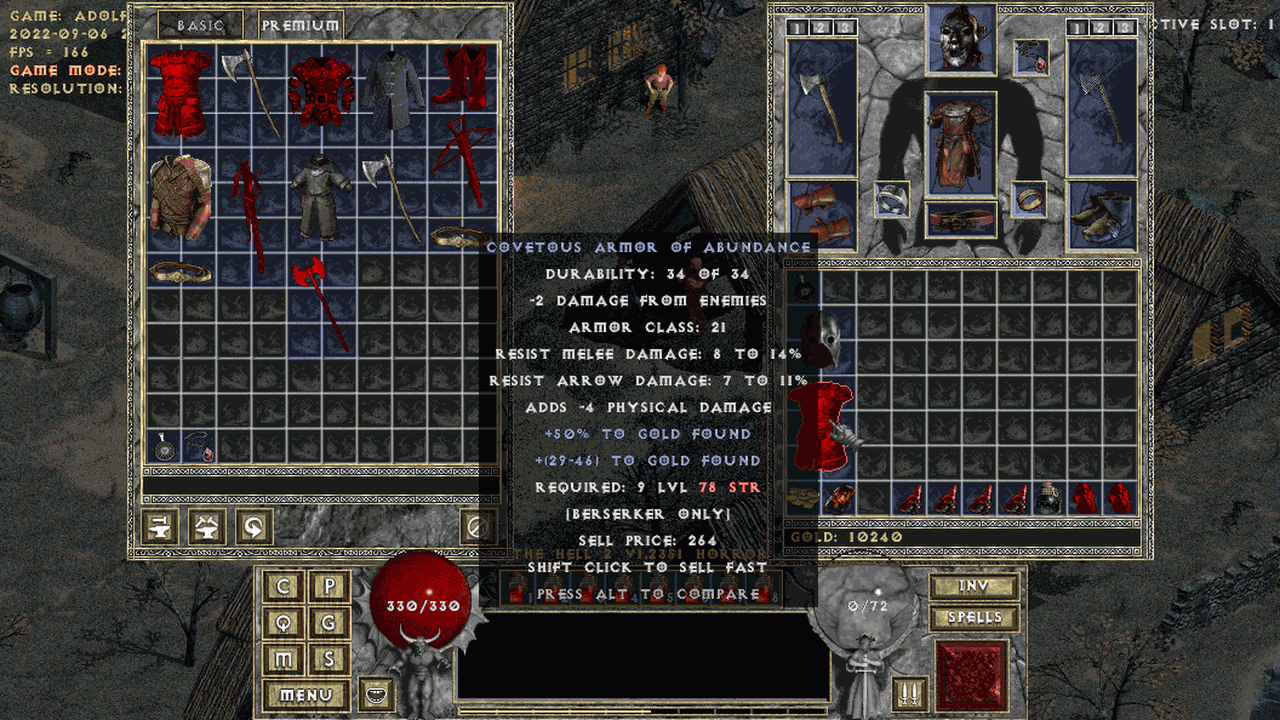Select the equipped helmet mask slot
Screen dimensions: 1280x720
click(x=961, y=40)
